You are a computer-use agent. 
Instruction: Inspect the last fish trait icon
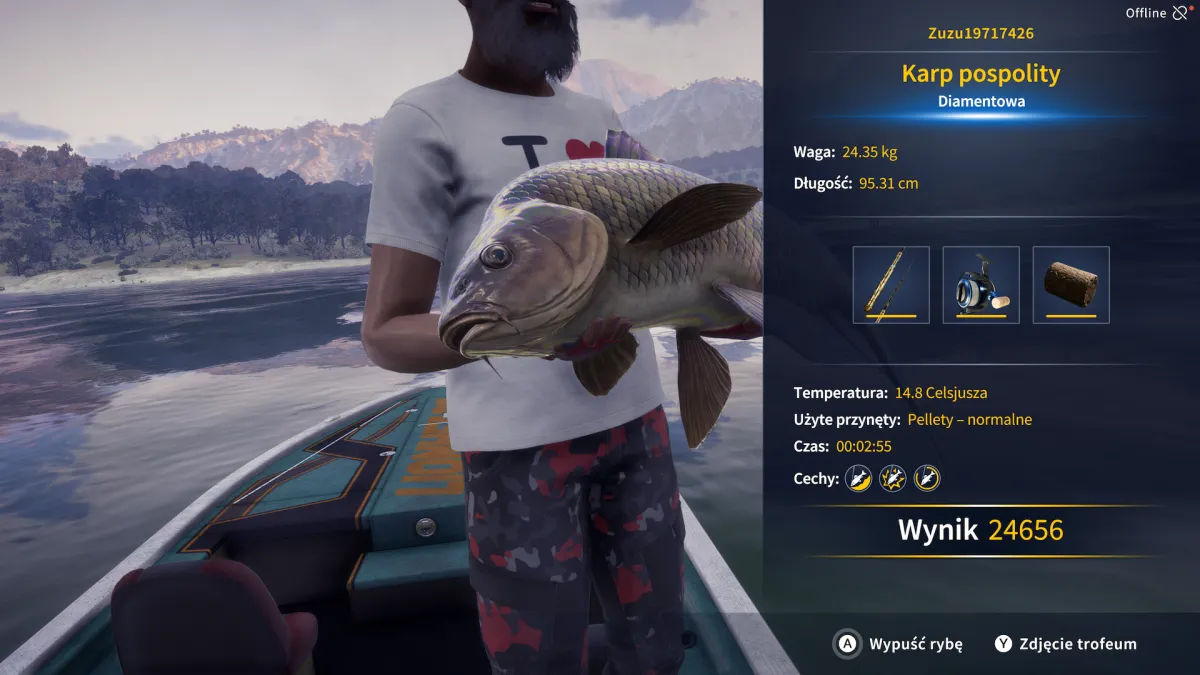pyautogui.click(x=927, y=478)
